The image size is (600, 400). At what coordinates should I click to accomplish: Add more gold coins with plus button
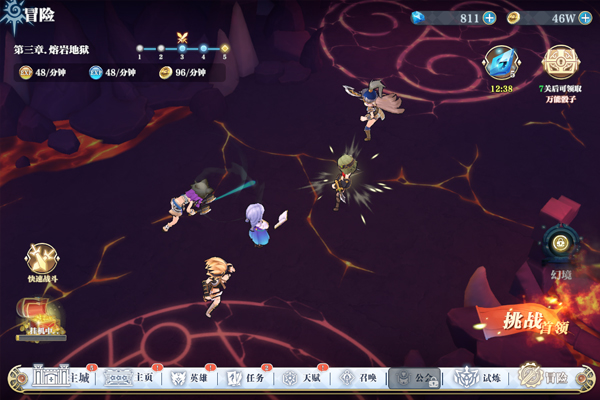click(582, 18)
